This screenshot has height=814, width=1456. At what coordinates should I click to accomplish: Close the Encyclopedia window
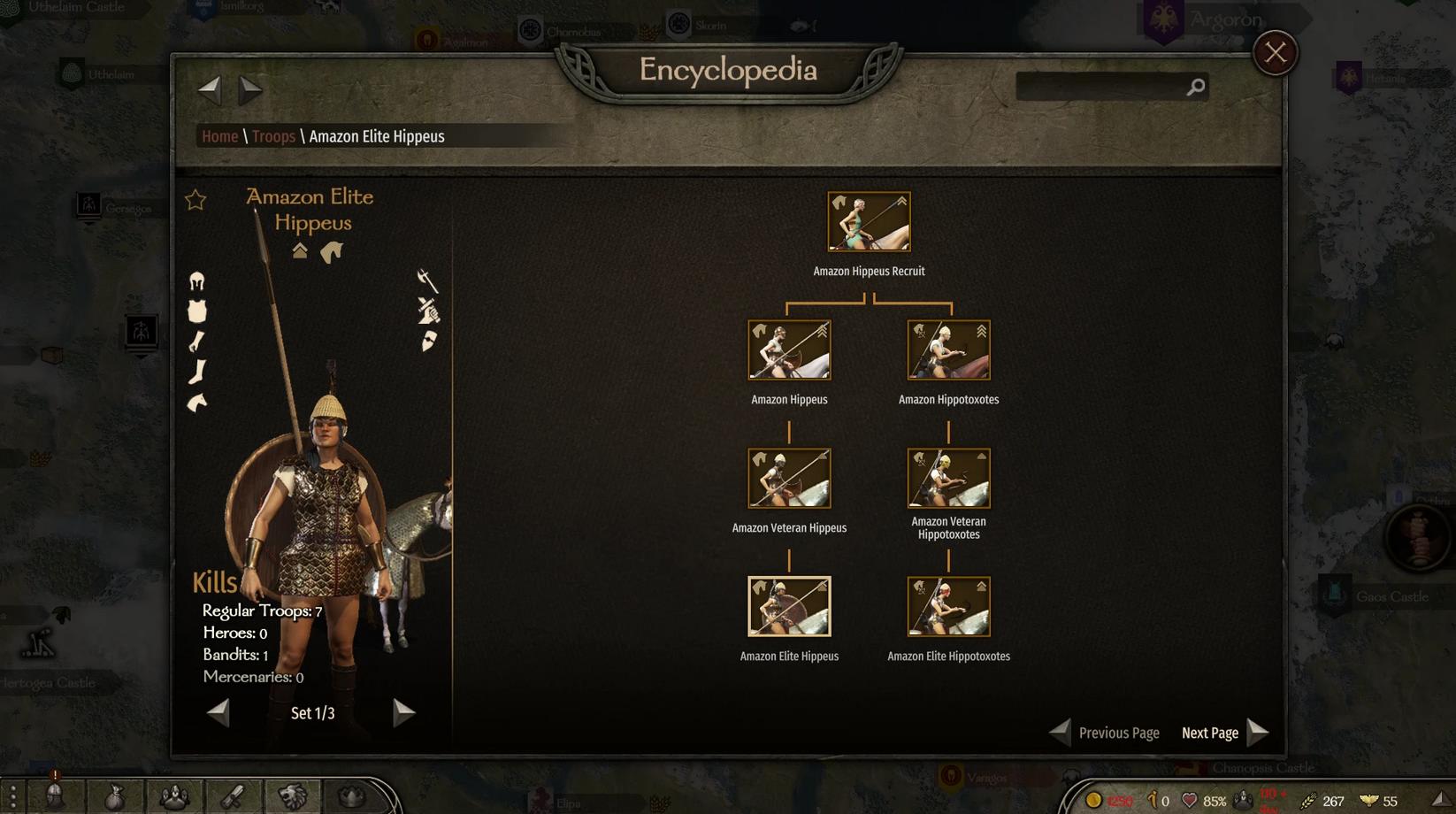click(1275, 53)
